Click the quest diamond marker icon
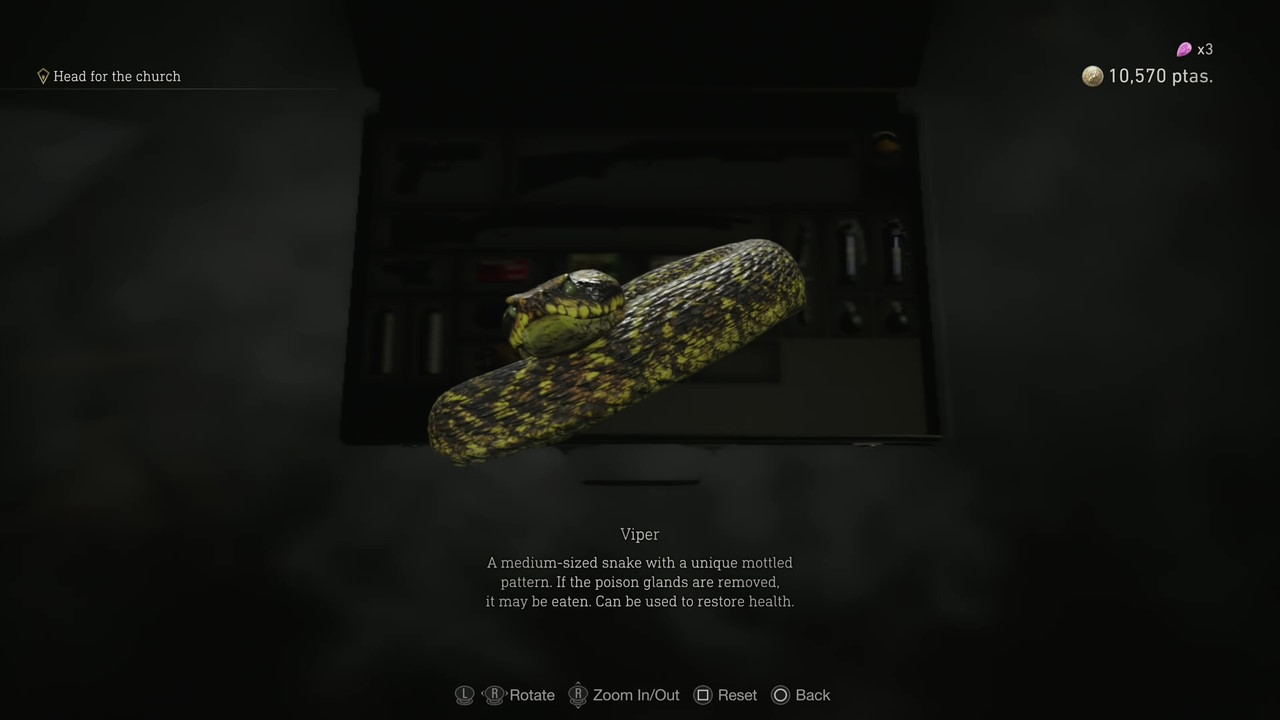Screen dimensions: 1280x720 pyautogui.click(x=43, y=76)
